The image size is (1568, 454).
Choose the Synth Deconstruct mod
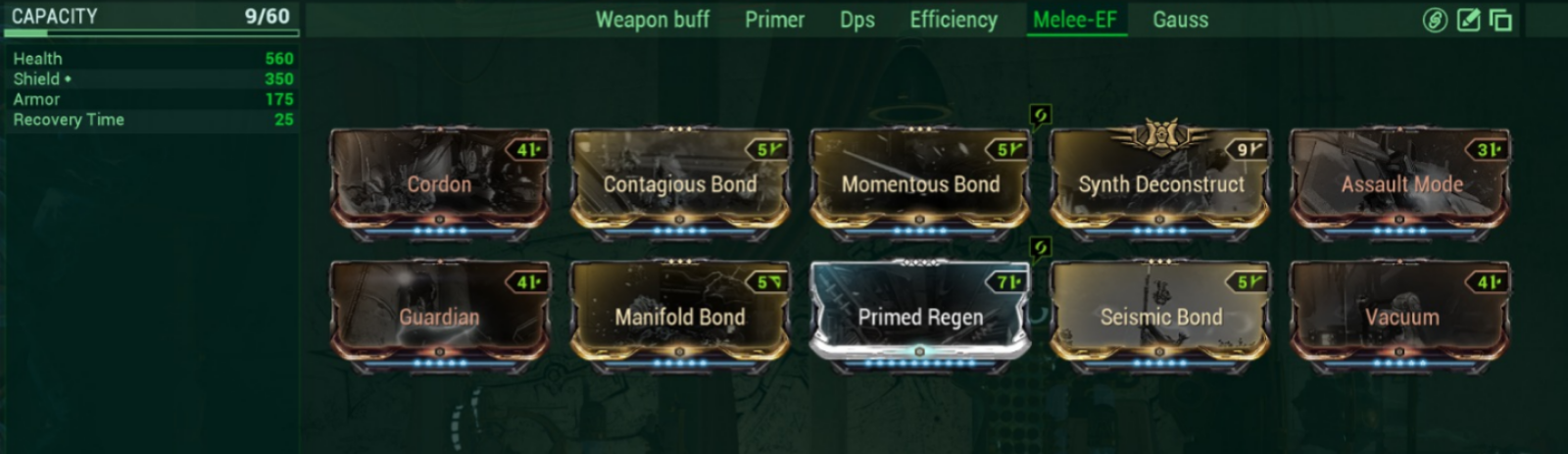tap(1160, 183)
